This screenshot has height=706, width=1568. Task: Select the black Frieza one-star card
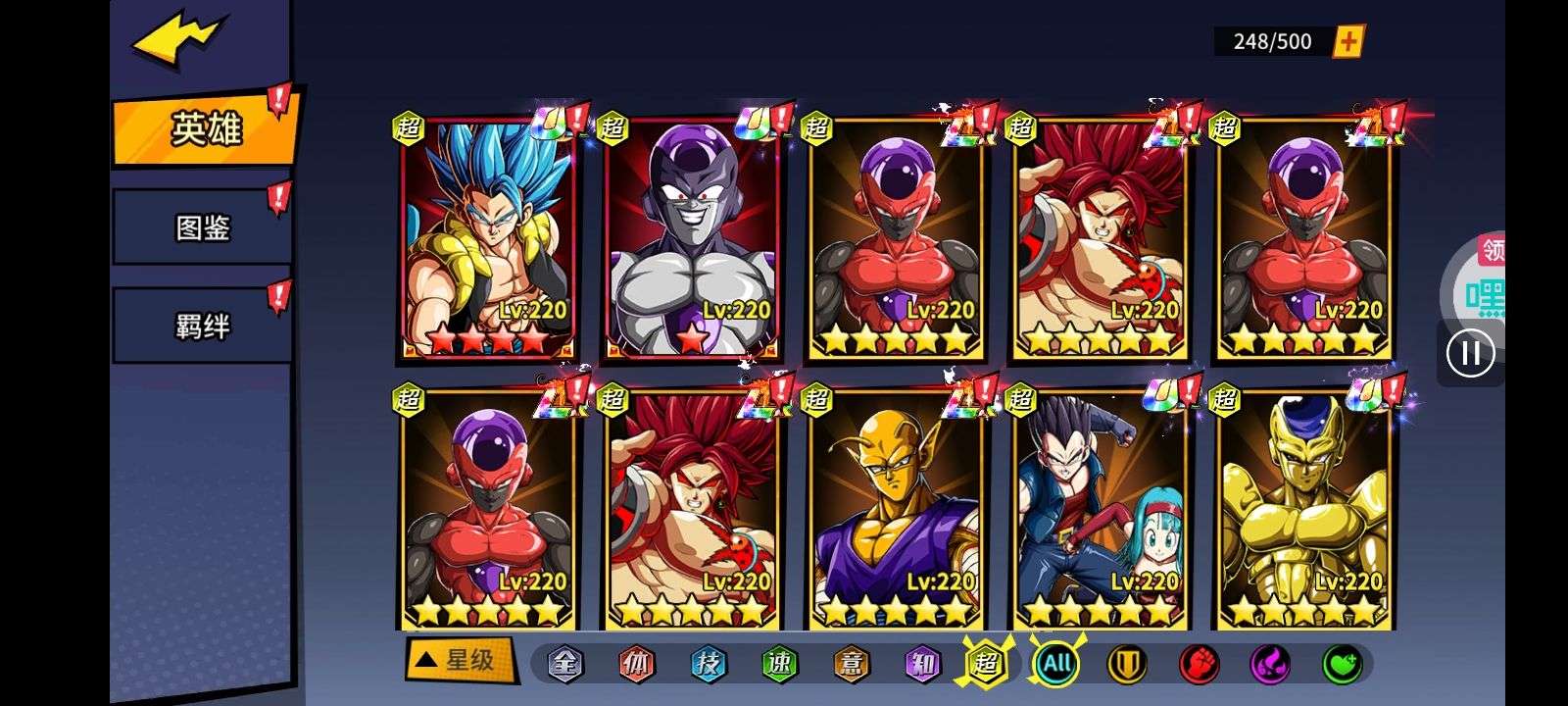click(692, 238)
